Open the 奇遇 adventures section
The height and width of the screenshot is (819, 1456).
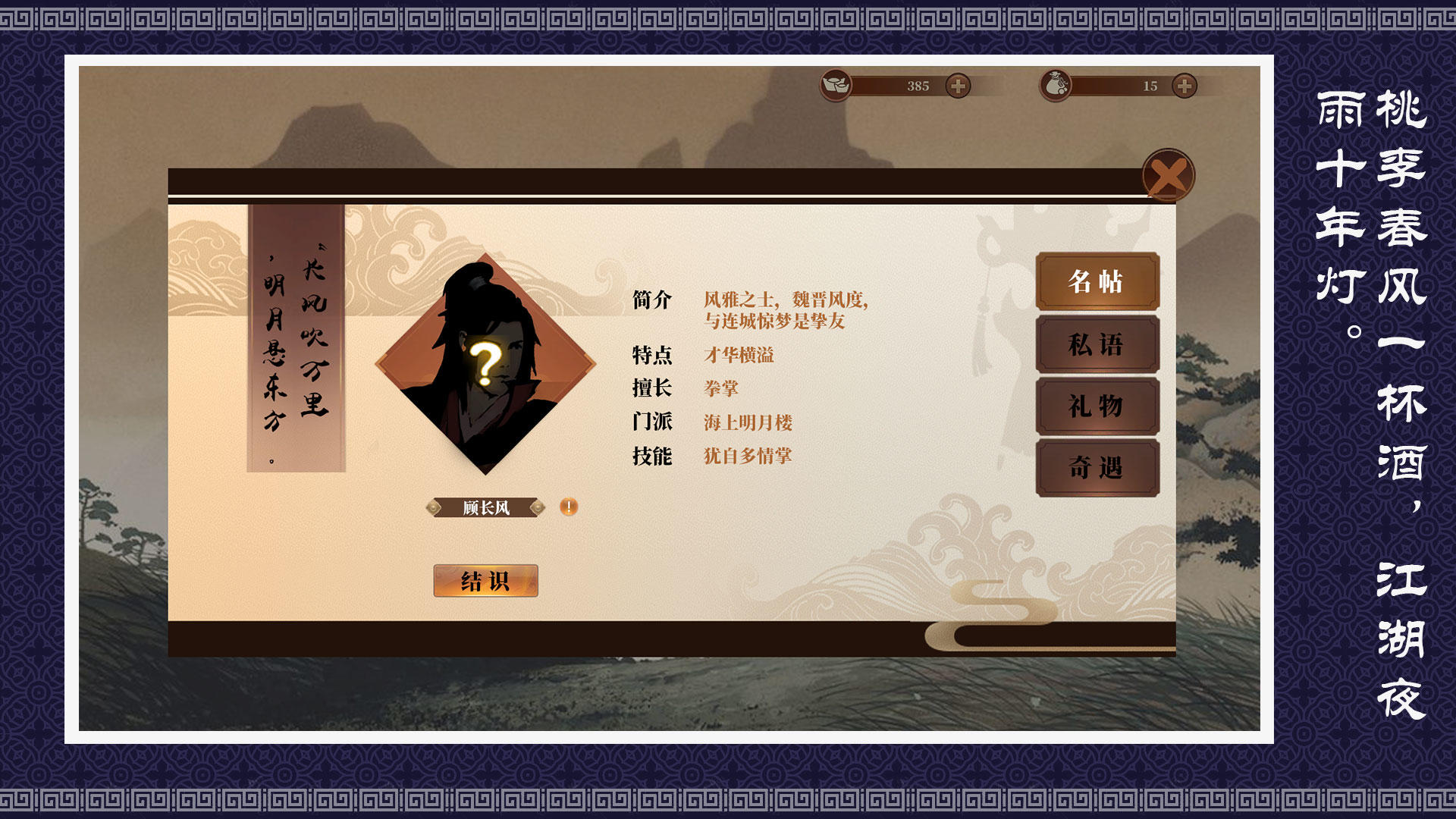pos(1097,469)
